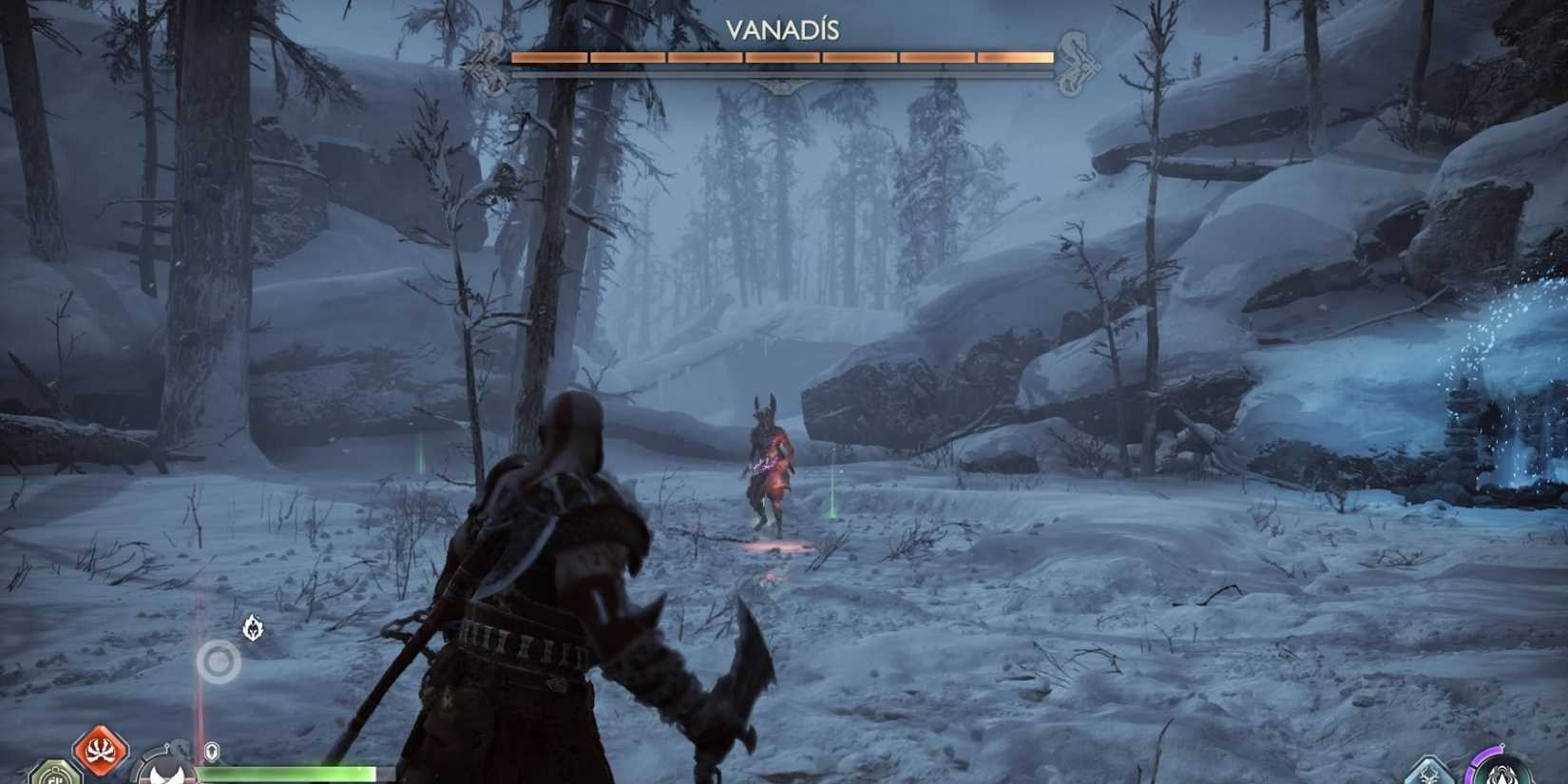The width and height of the screenshot is (1568, 784).
Task: Click the purple-ringed companion emblem
Action: [x=1501, y=774]
